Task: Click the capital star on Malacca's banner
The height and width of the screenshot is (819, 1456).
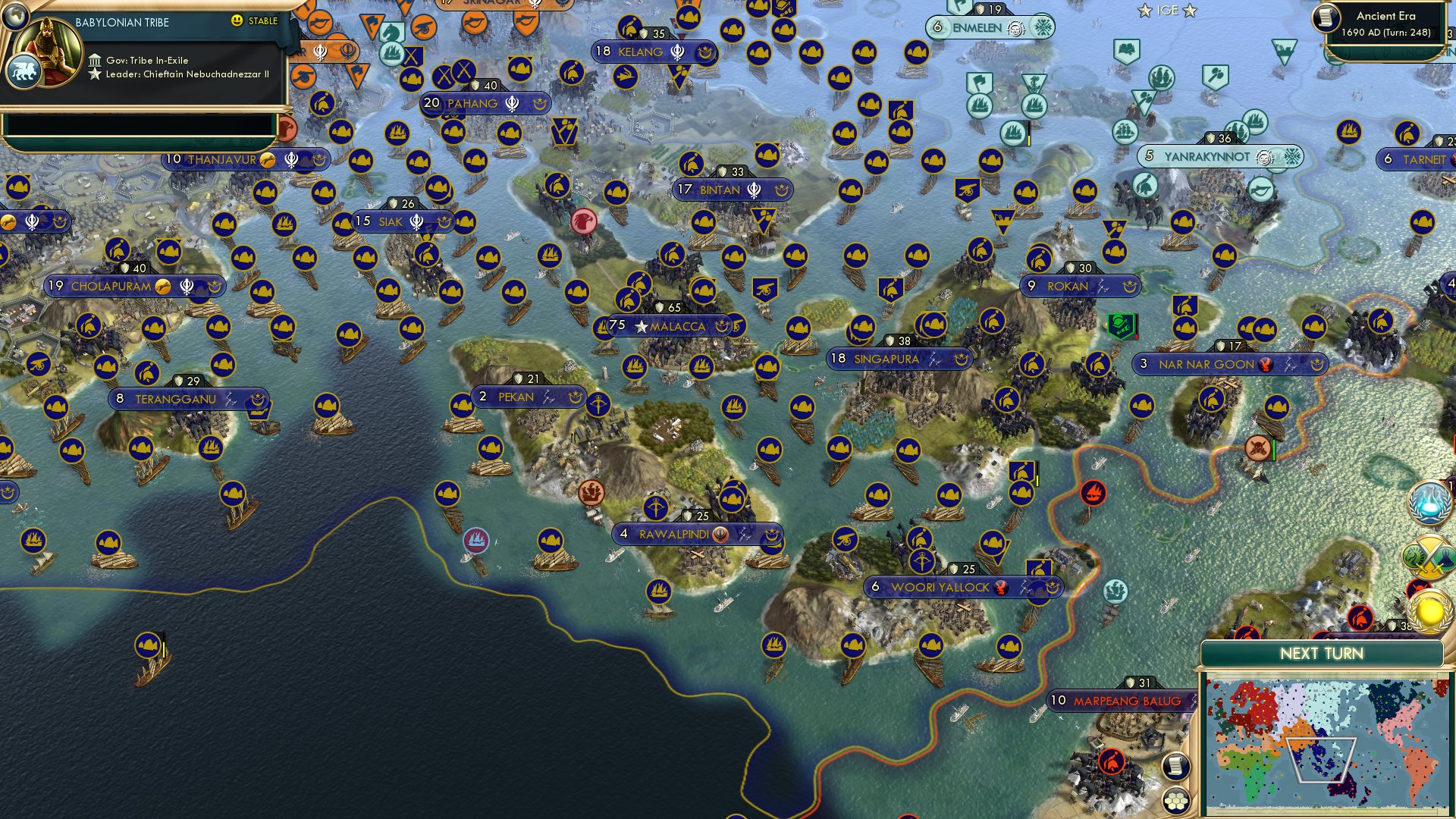Action: [641, 325]
